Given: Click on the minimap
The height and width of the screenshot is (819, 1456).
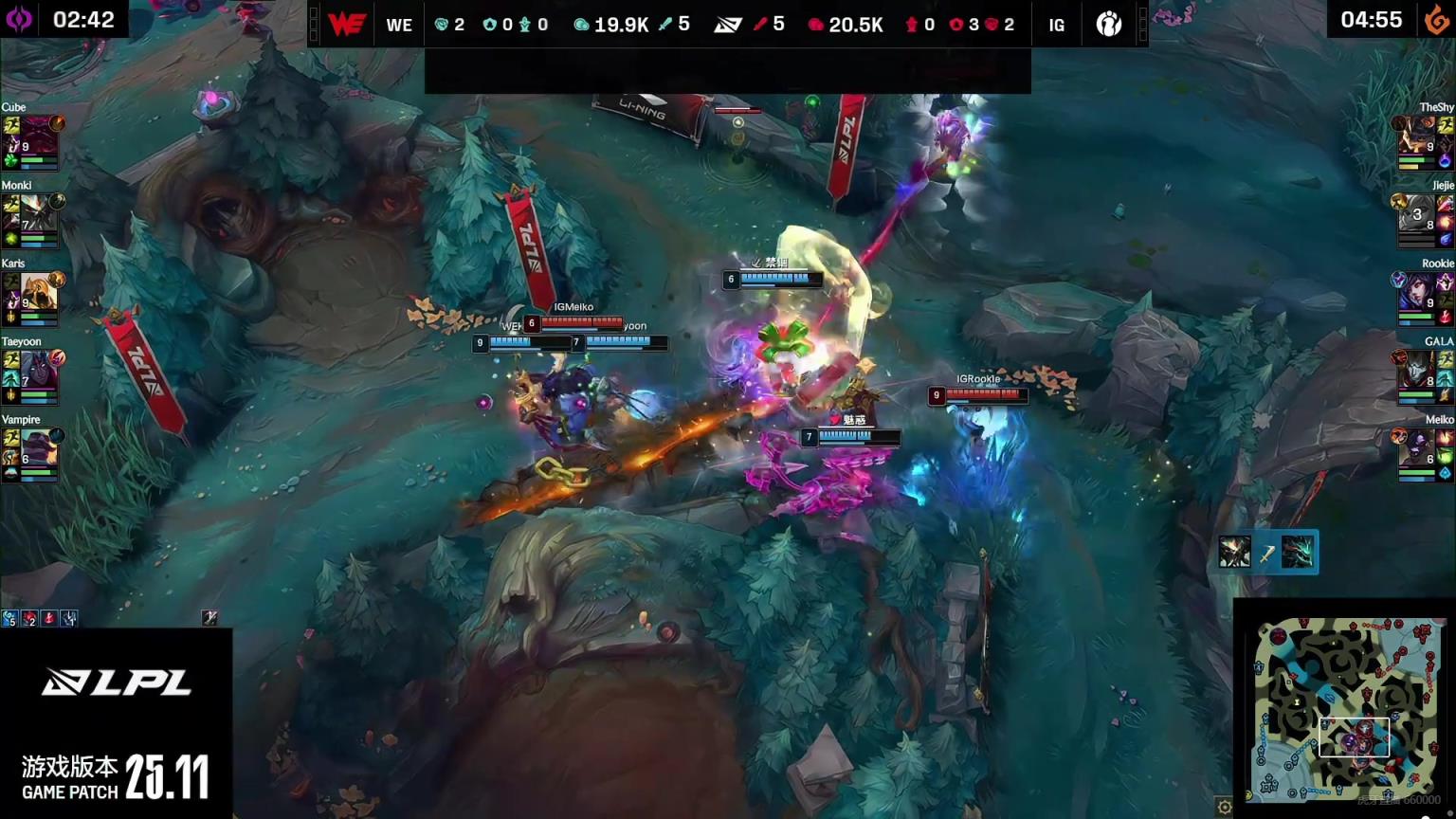Looking at the screenshot, I should tap(1350, 708).
